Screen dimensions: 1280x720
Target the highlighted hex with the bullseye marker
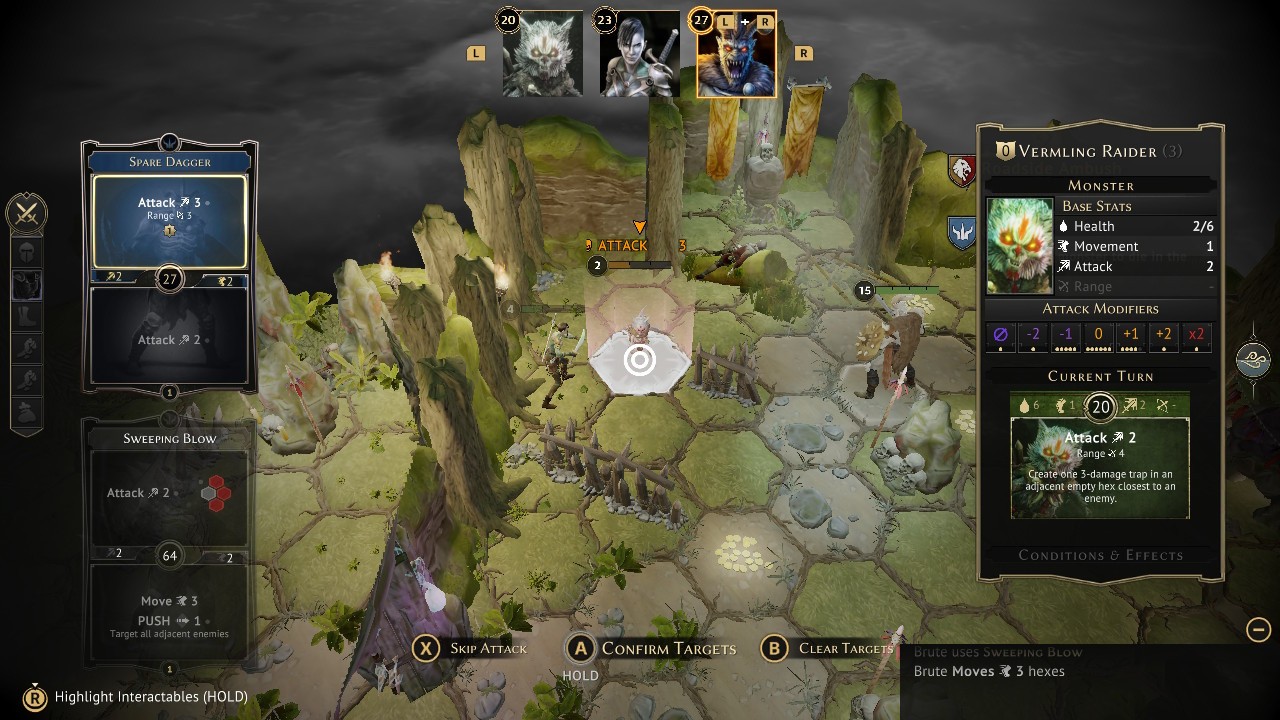639,359
